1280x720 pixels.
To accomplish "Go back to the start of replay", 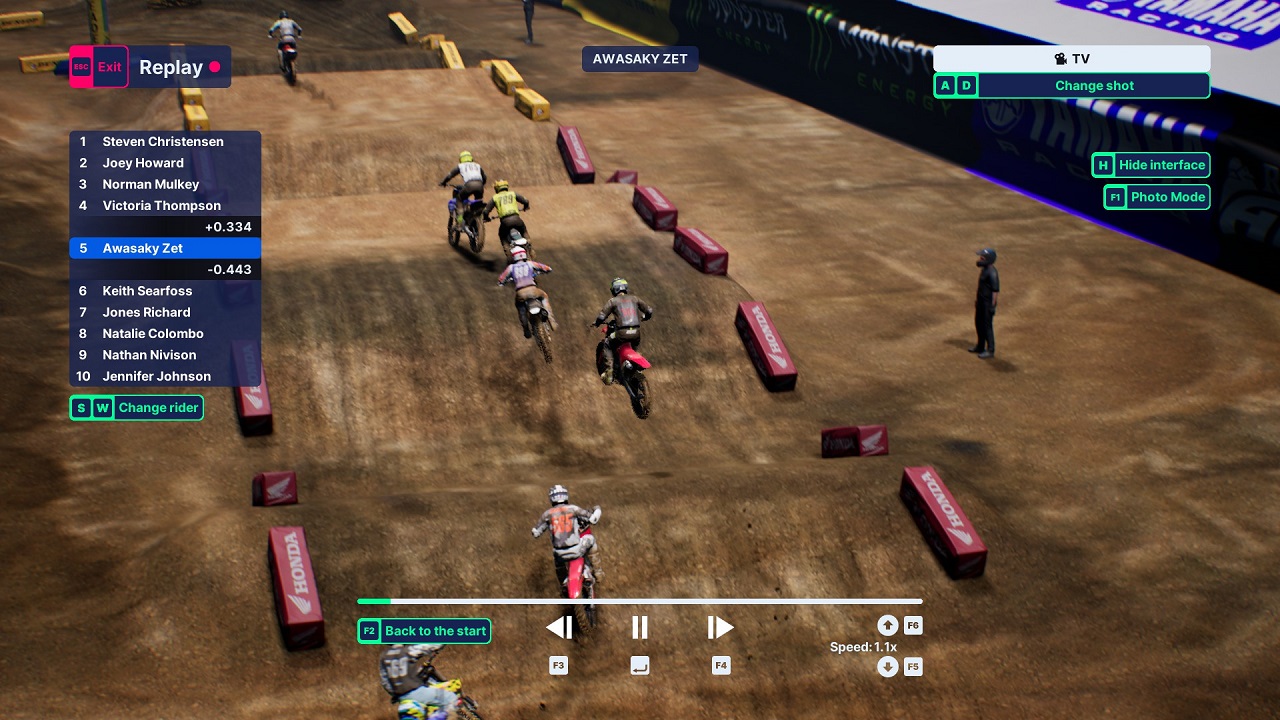I will [424, 631].
